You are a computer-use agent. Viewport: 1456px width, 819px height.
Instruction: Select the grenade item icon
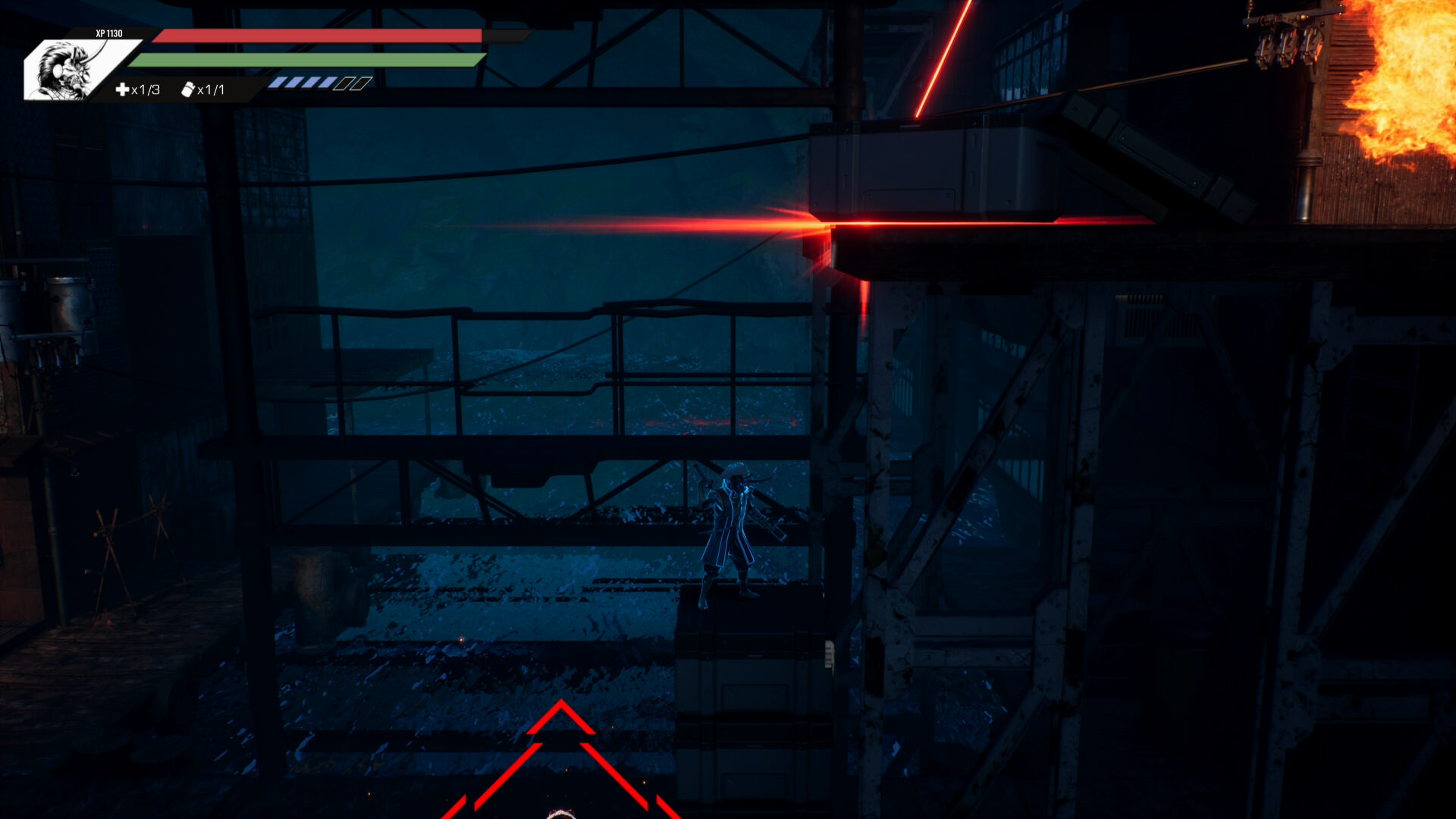coord(188,89)
